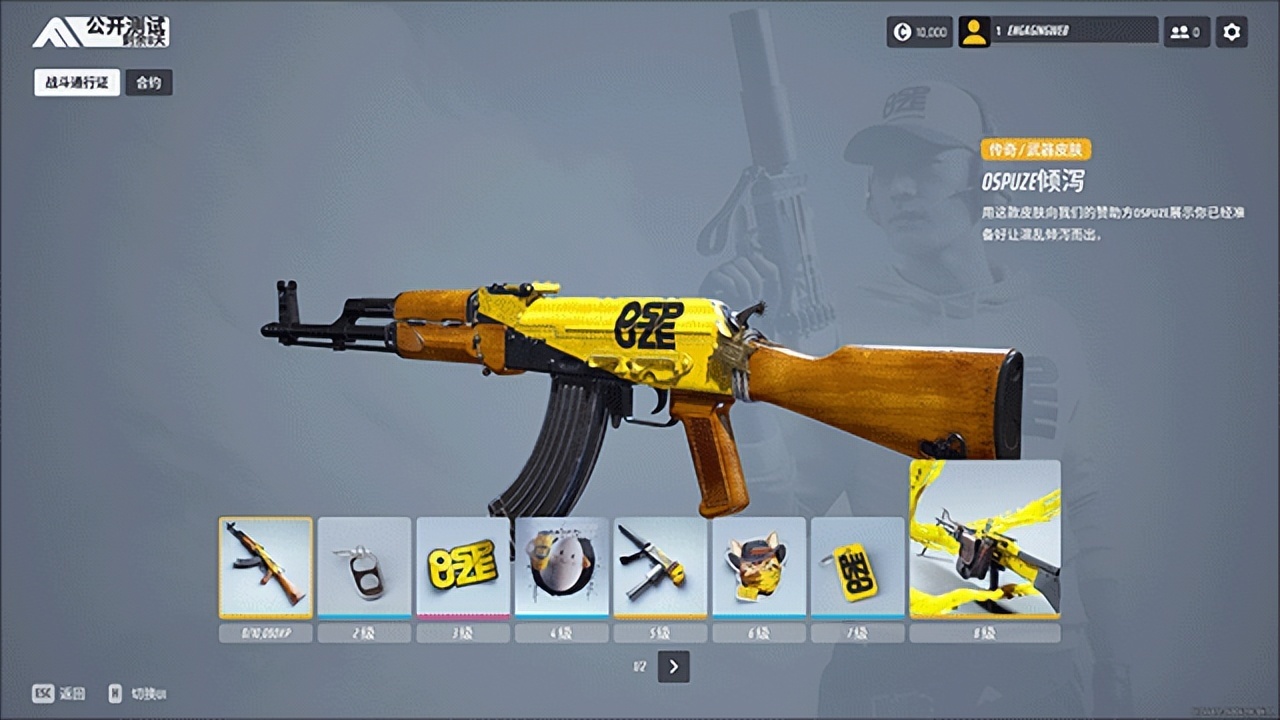
Task: Open the settings gear menu
Action: pyautogui.click(x=1232, y=32)
